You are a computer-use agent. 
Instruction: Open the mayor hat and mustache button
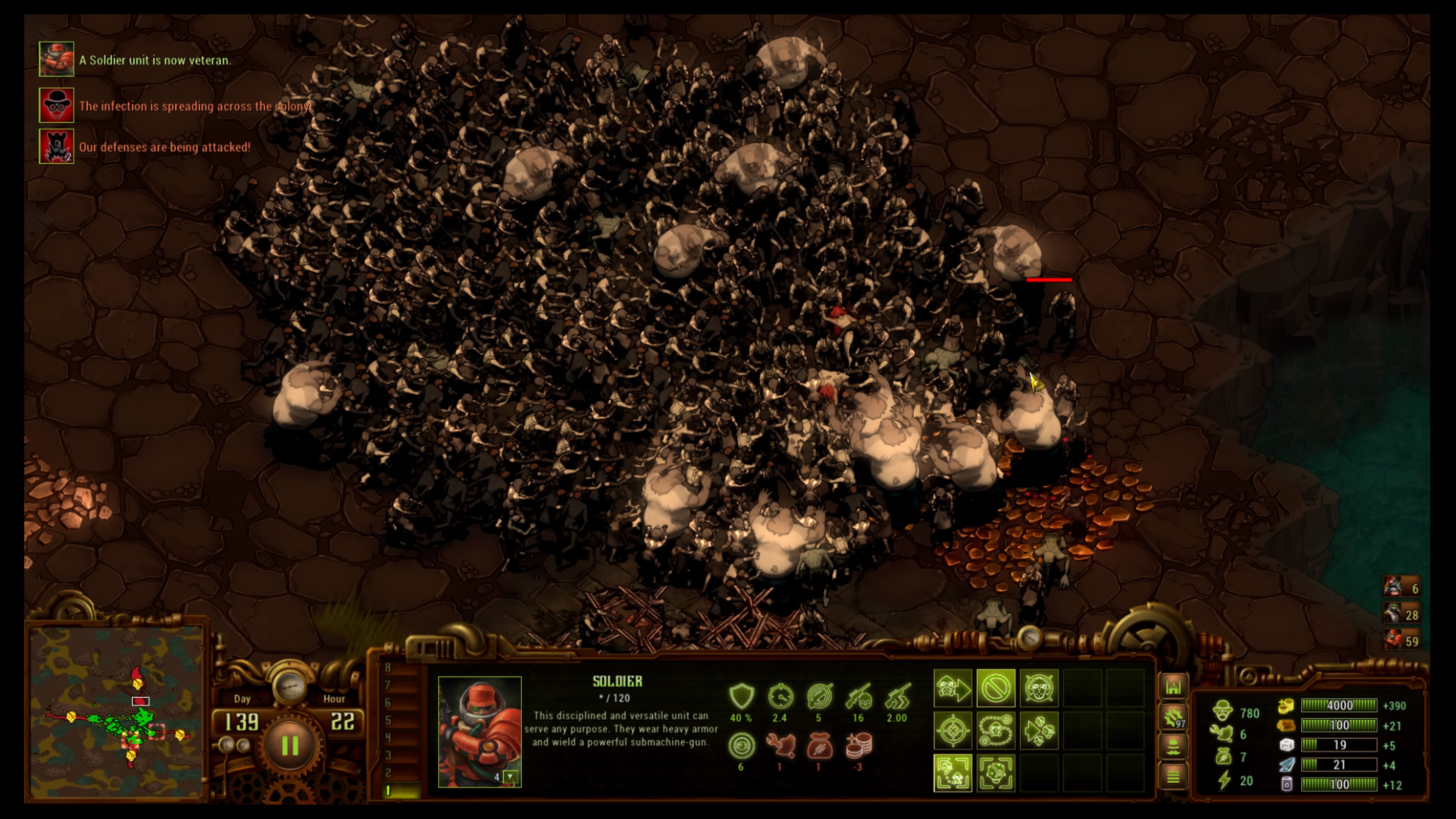pos(1174,747)
